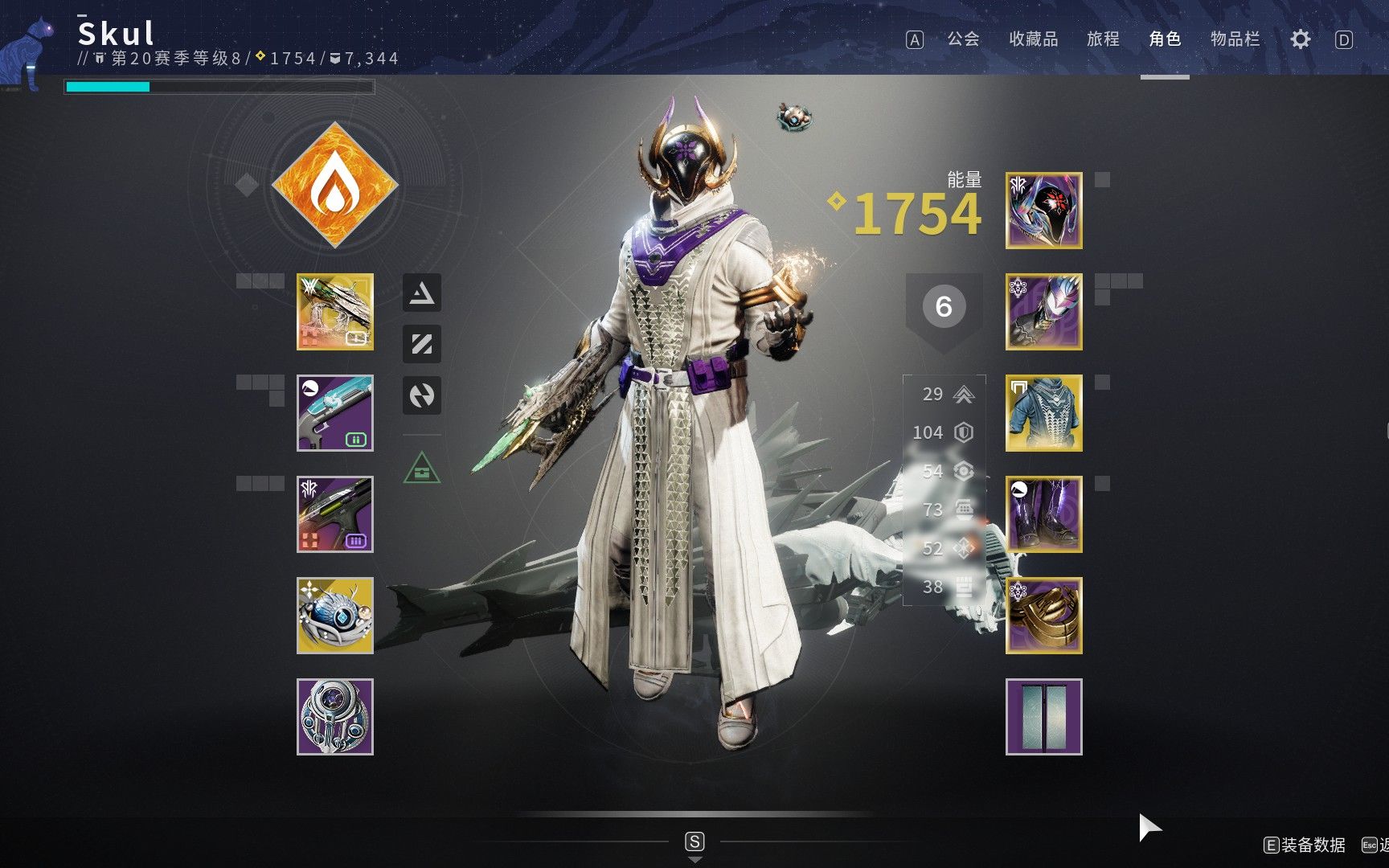Choose the purple gauntlets armor slot
The width and height of the screenshot is (1389, 868).
pyautogui.click(x=1043, y=312)
